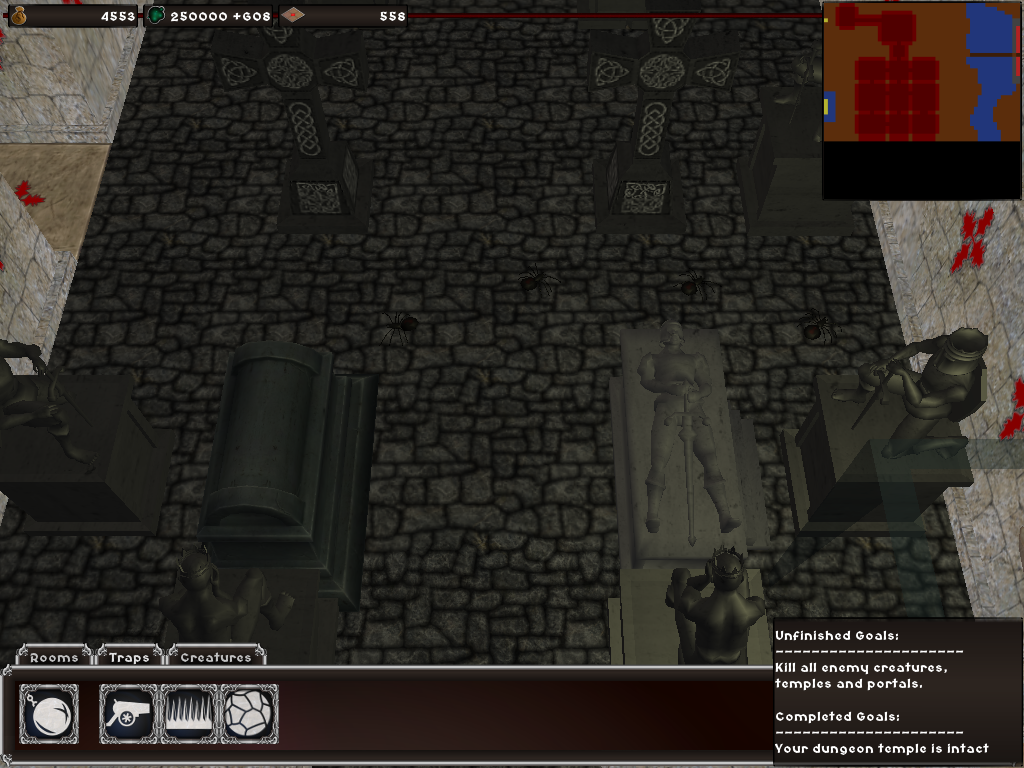Open the Rooms tab
Viewport: 1024px width, 768px height.
[54, 657]
